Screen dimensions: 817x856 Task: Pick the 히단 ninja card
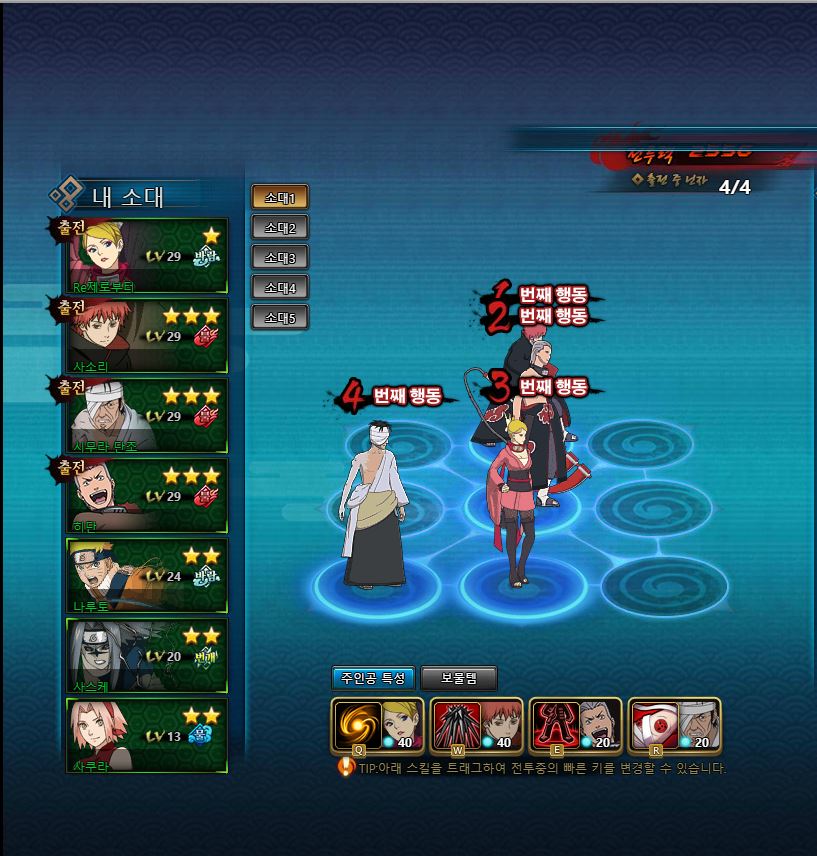click(x=147, y=496)
